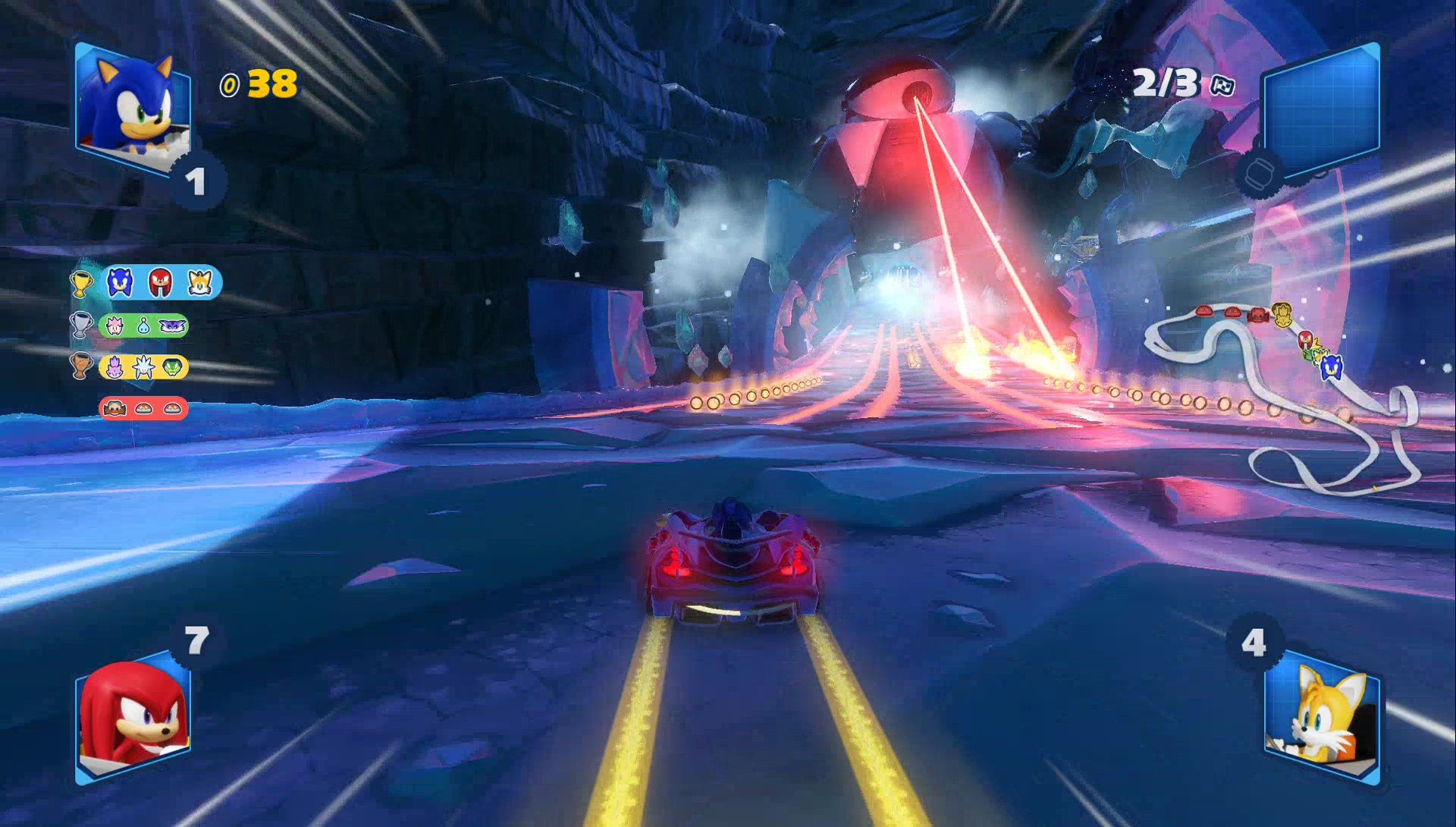Click the bronze trophy icon for third place team

tap(81, 366)
